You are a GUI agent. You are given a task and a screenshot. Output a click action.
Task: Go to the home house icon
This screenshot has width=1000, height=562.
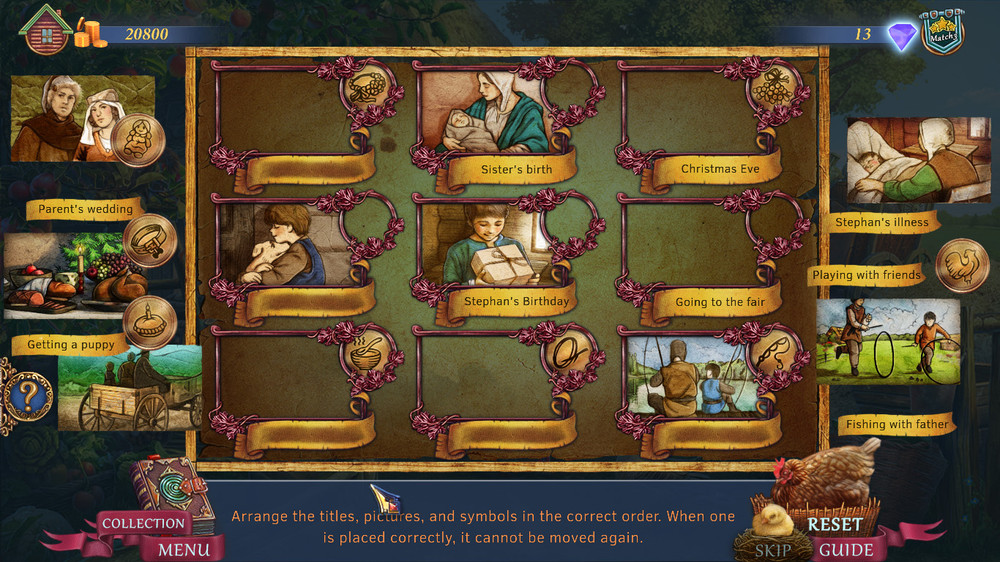point(45,31)
